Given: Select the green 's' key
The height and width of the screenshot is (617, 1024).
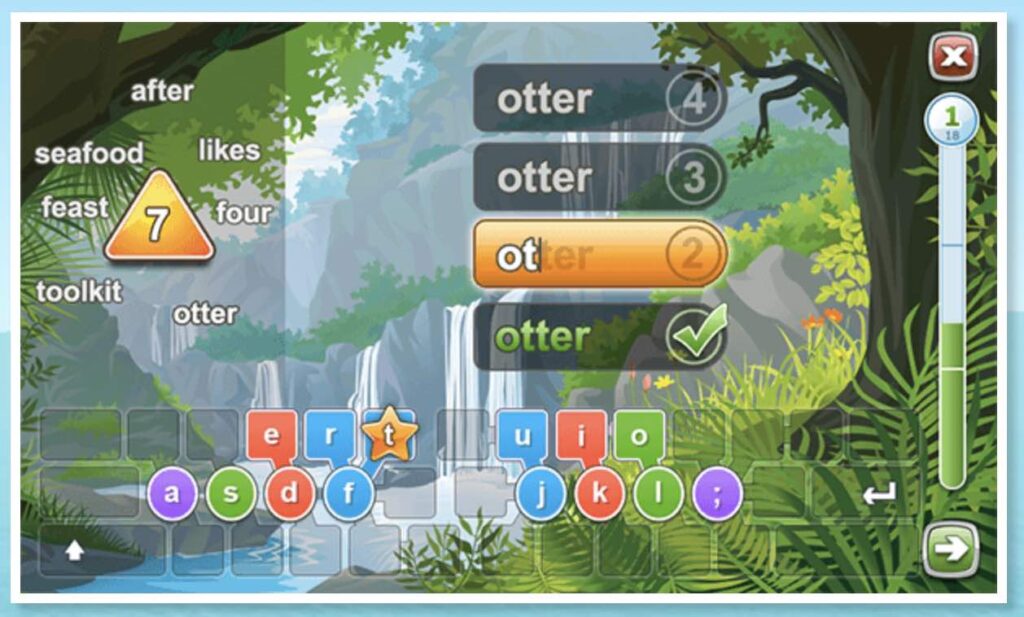Looking at the screenshot, I should pos(231,494).
